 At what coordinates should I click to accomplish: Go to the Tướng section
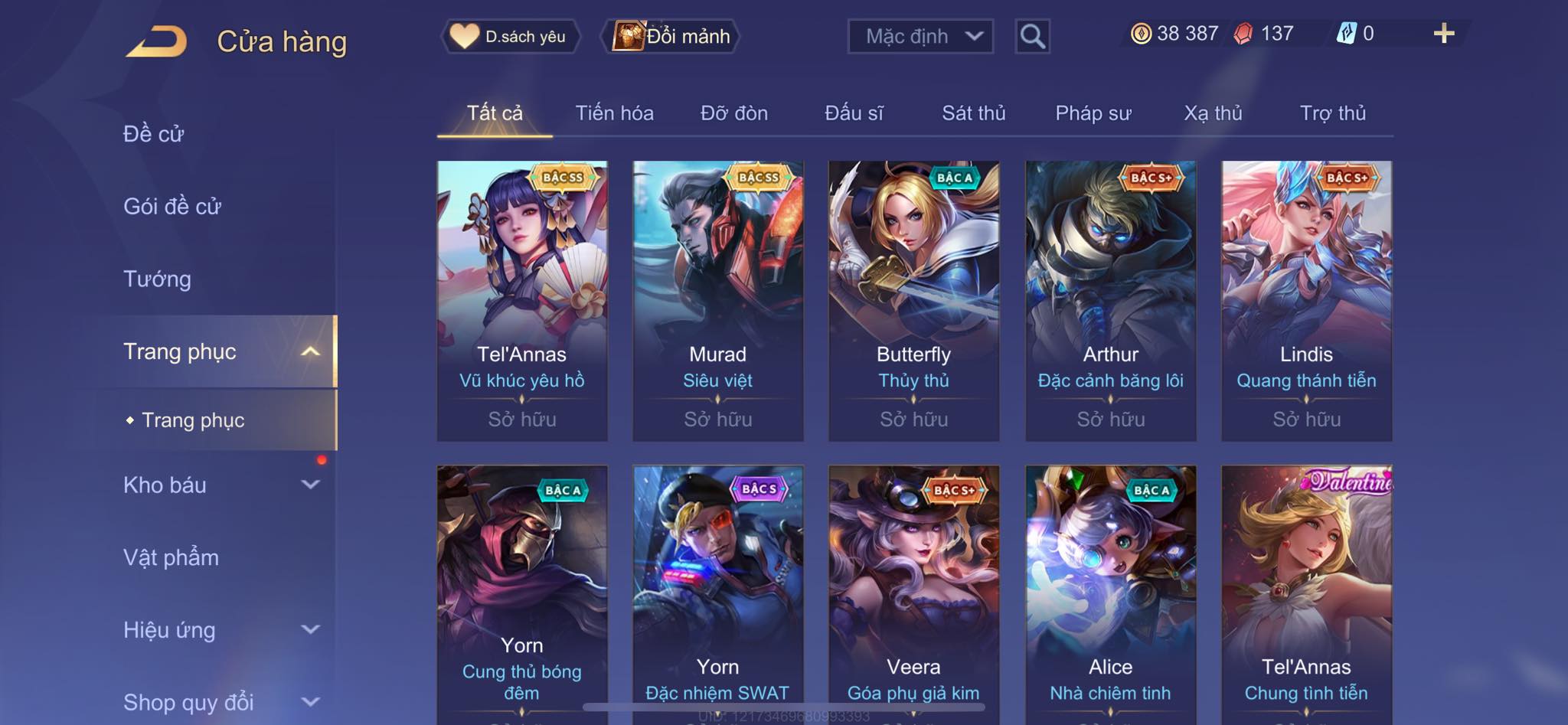[x=157, y=279]
